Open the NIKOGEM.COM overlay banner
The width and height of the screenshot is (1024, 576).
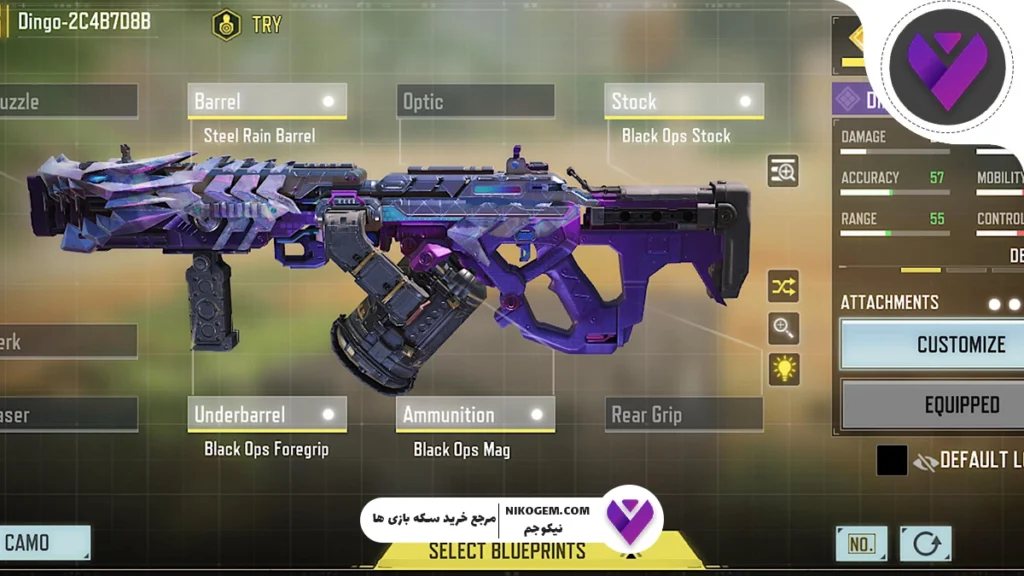[510, 519]
